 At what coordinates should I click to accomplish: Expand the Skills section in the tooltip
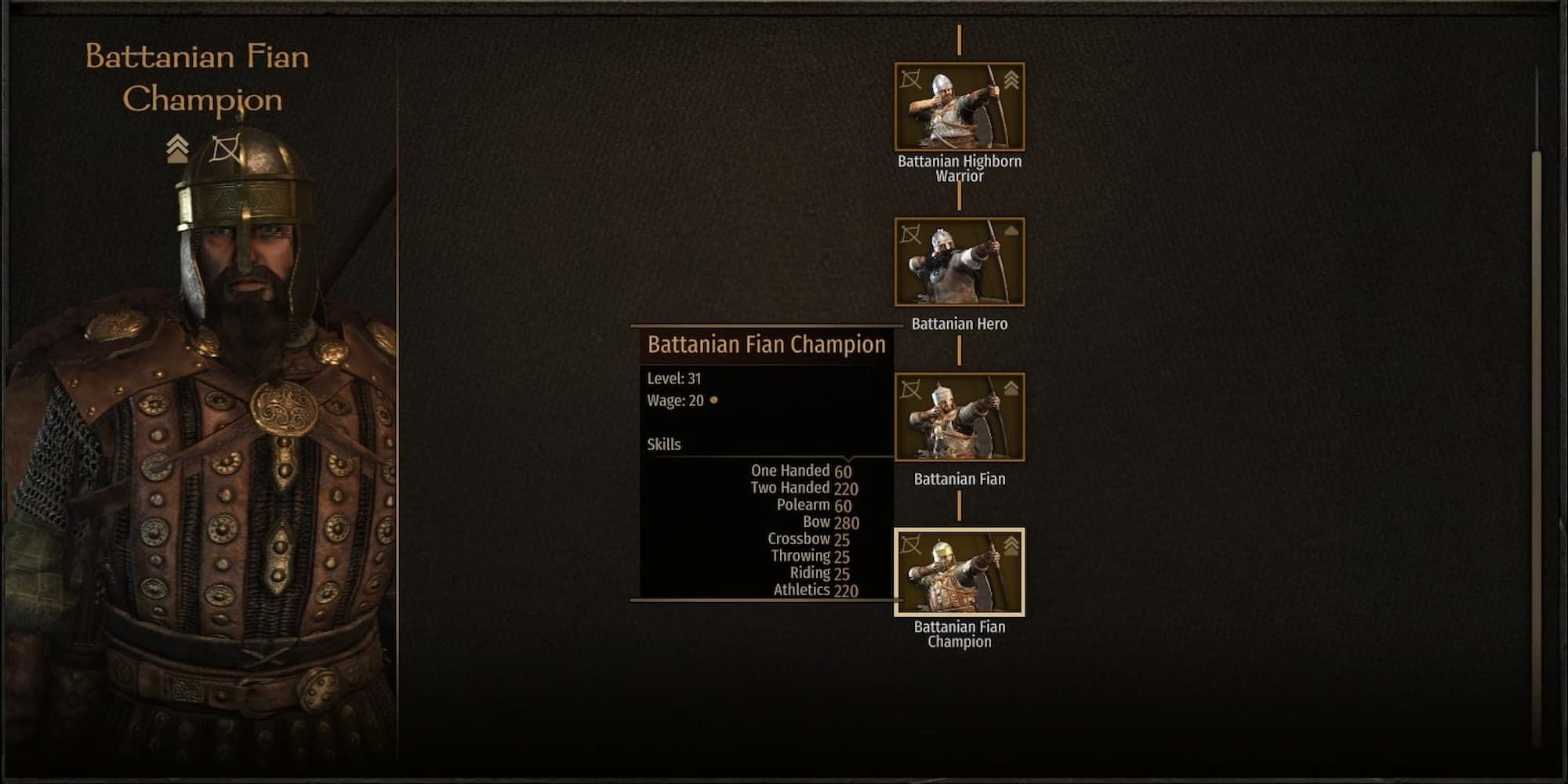[664, 443]
